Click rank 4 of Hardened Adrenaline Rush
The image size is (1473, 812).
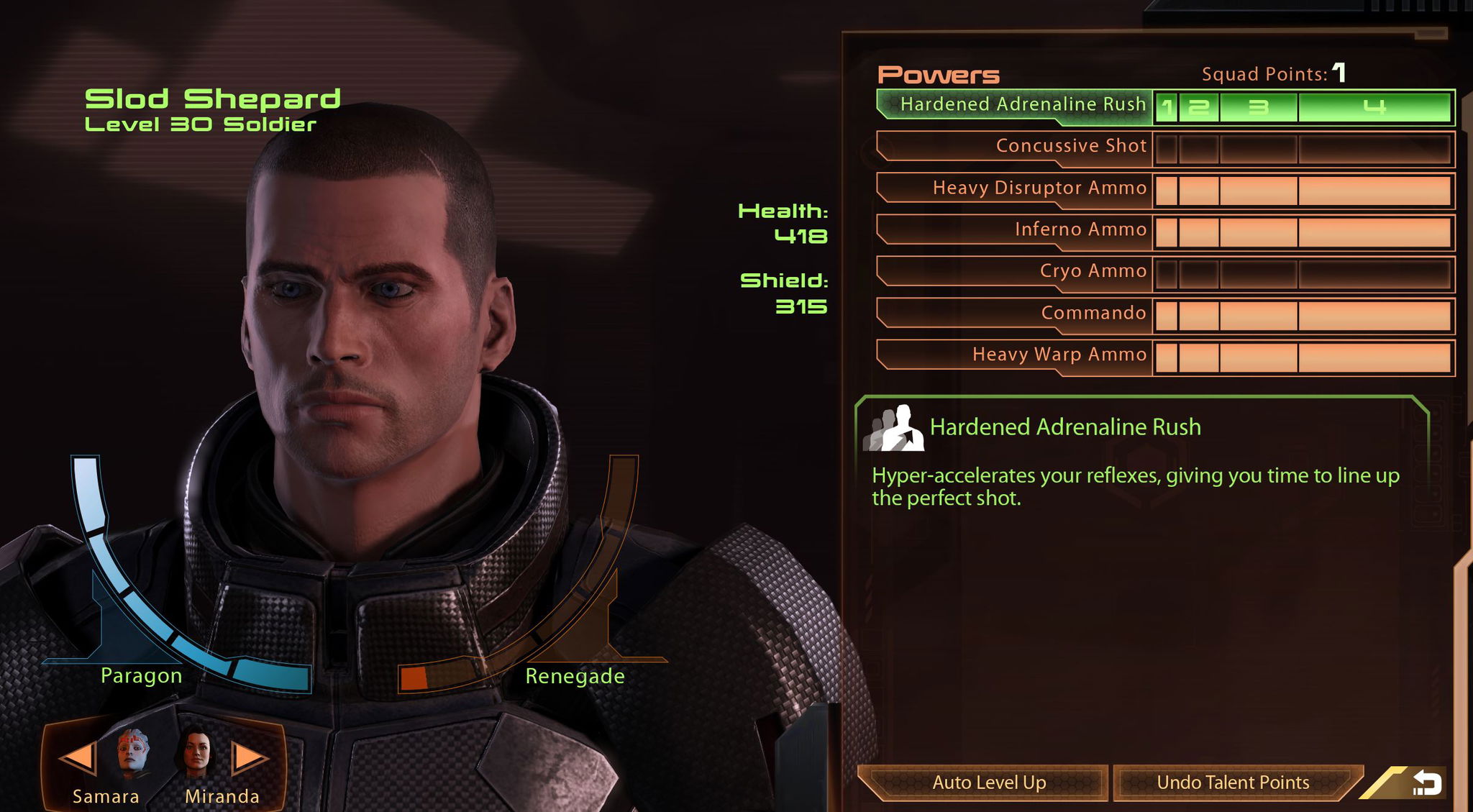[x=1374, y=108]
